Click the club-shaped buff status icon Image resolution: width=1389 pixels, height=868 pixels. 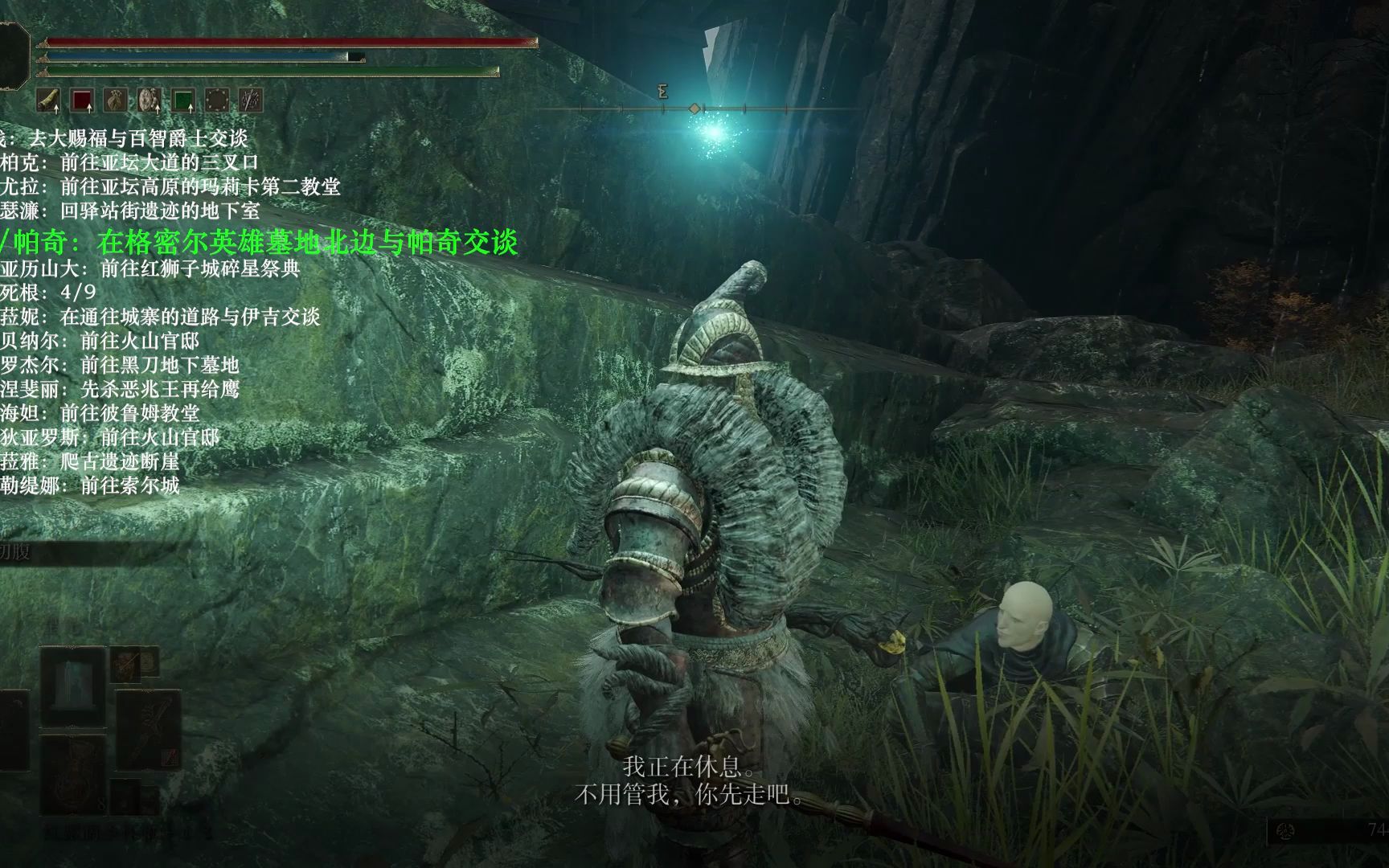click(50, 100)
